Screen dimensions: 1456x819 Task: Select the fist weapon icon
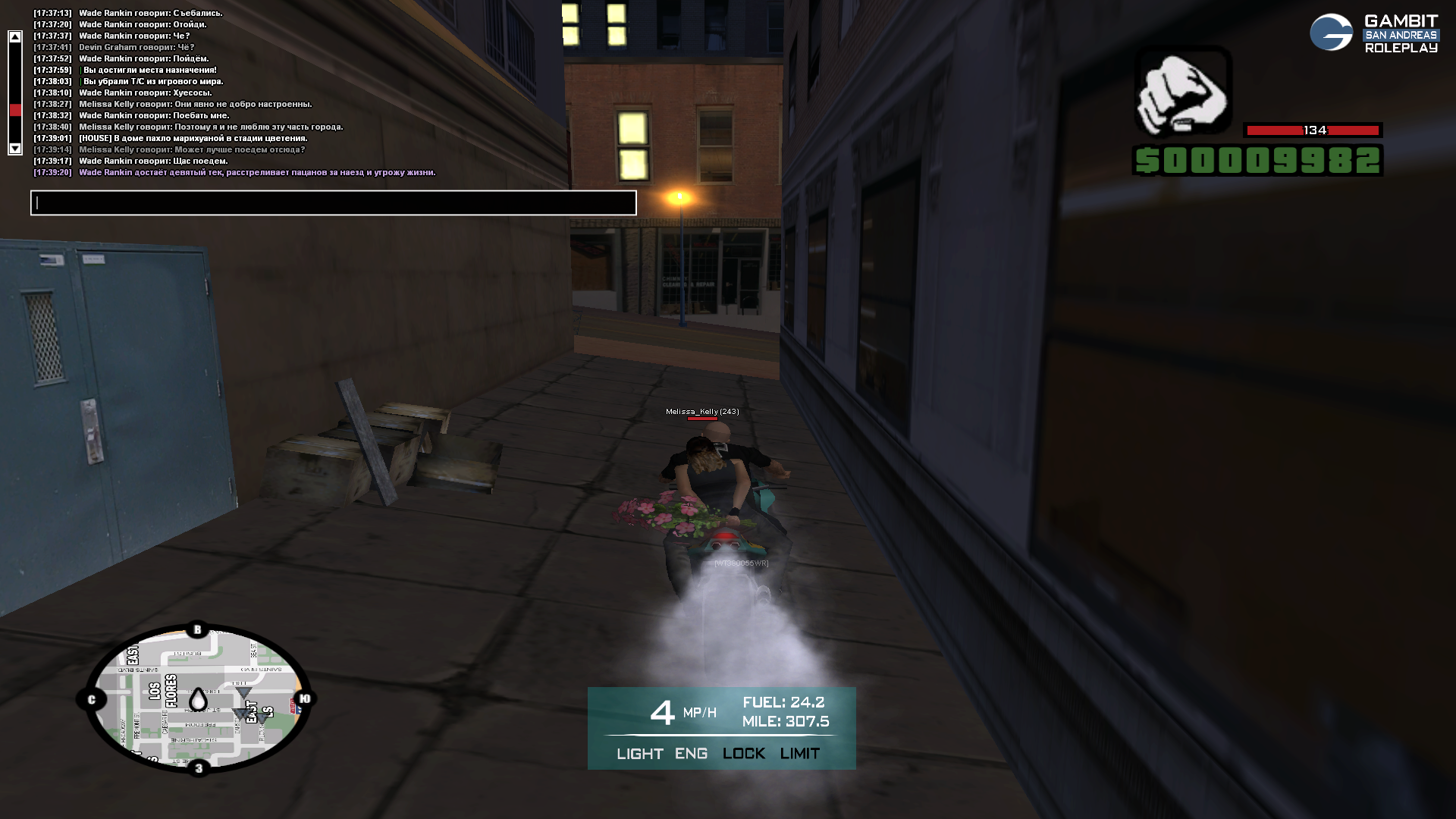click(x=1182, y=91)
